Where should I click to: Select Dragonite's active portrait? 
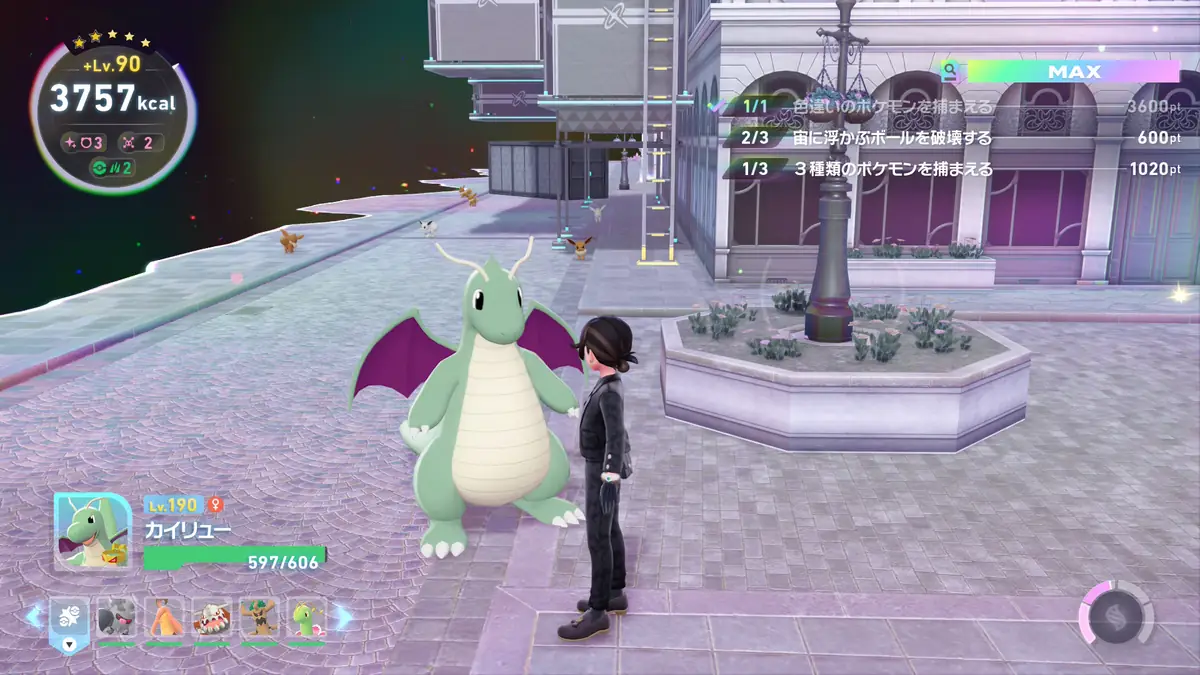point(92,531)
